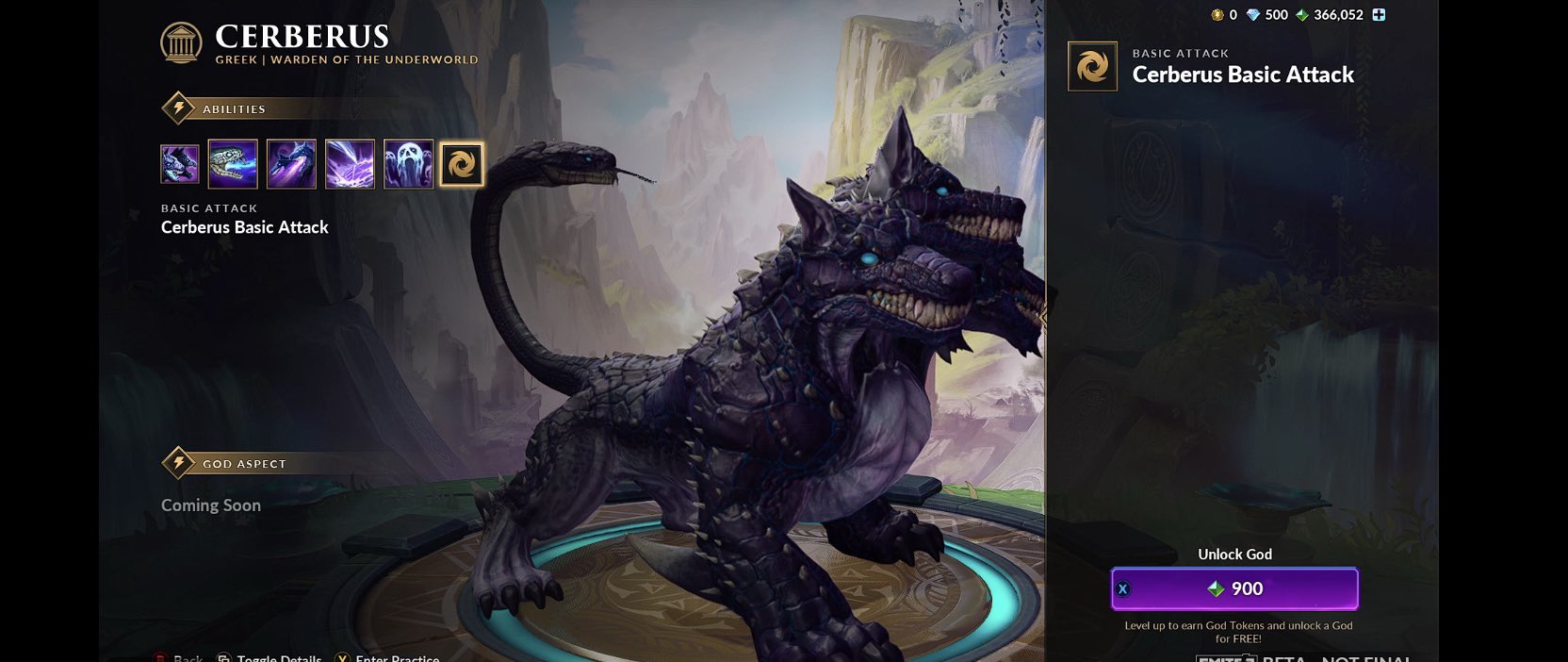Select the three-headed dog passive ability icon
The width and height of the screenshot is (1568, 662).
pos(179,164)
